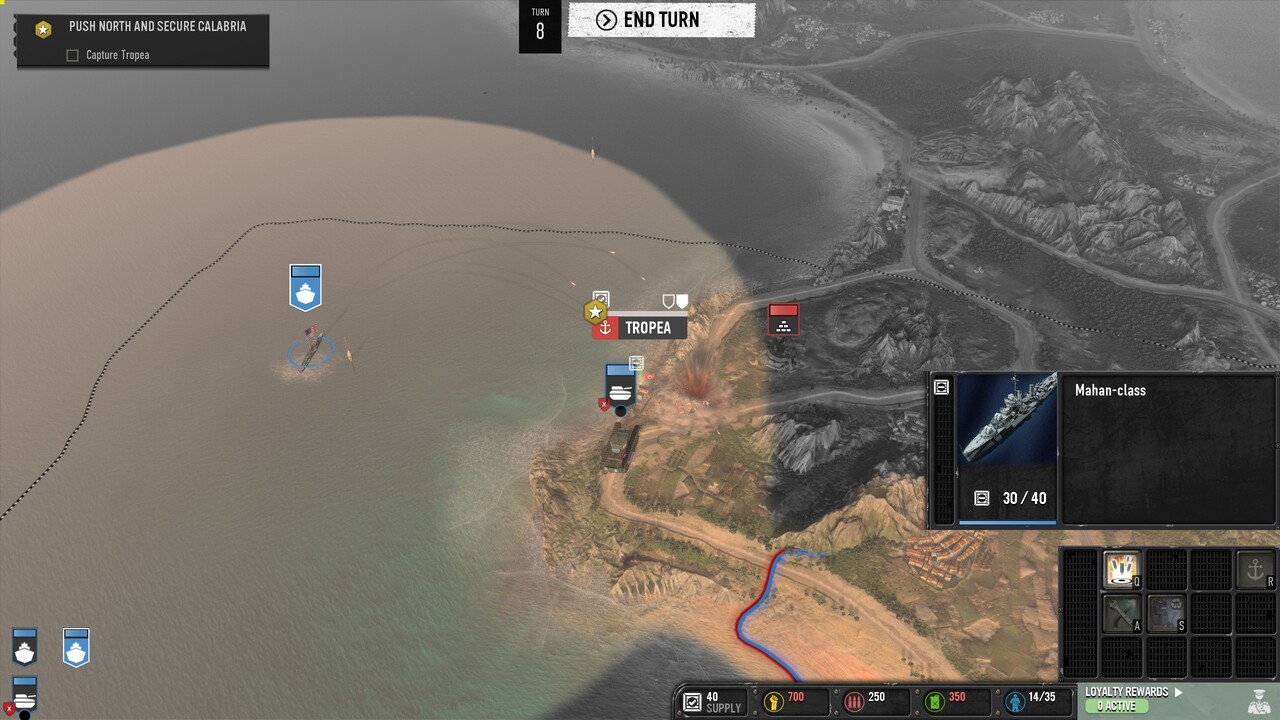Use the recycle scuttle ability
Image resolution: width=1280 pixels, height=720 pixels.
pos(1166,613)
